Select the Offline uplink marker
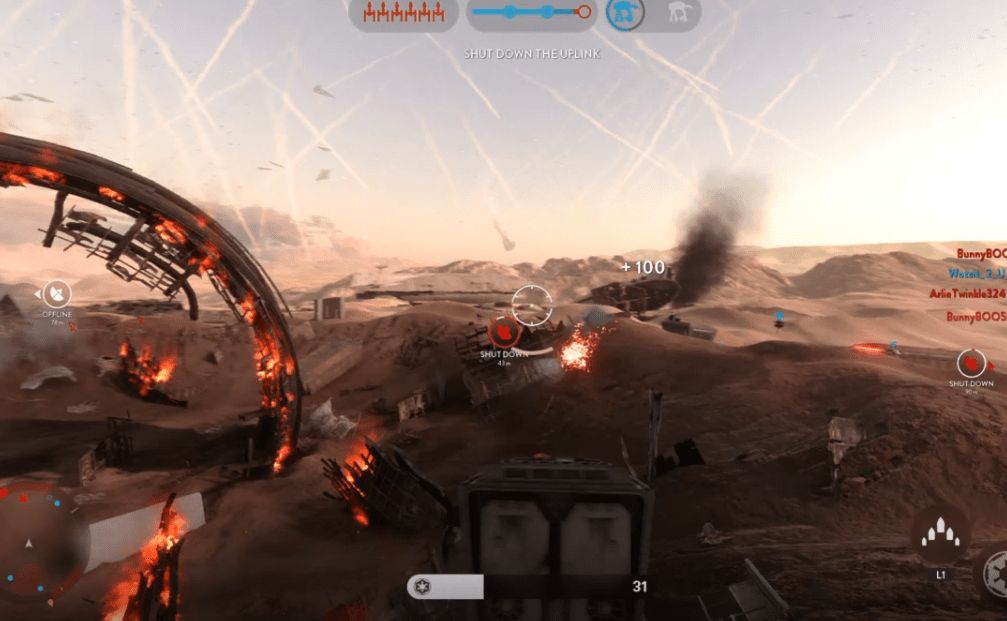This screenshot has height=621, width=1007. 58,293
